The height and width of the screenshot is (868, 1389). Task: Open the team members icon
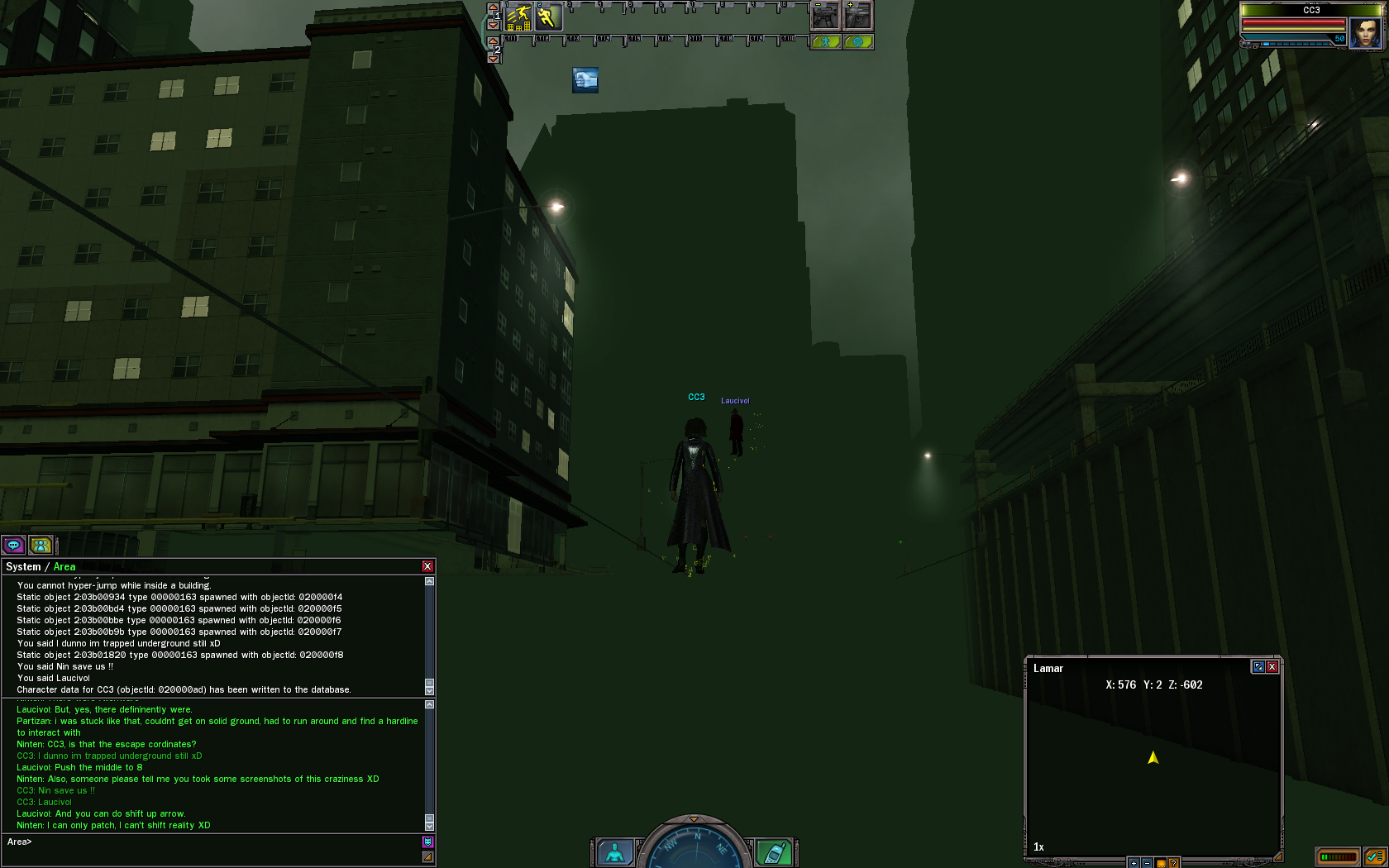pyautogui.click(x=41, y=545)
